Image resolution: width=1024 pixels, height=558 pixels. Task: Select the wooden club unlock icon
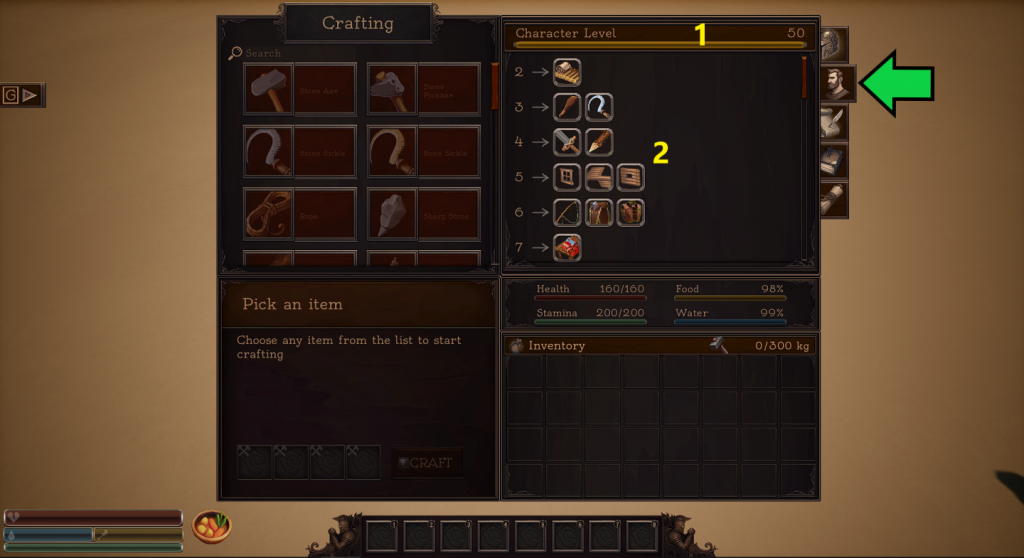(x=567, y=107)
